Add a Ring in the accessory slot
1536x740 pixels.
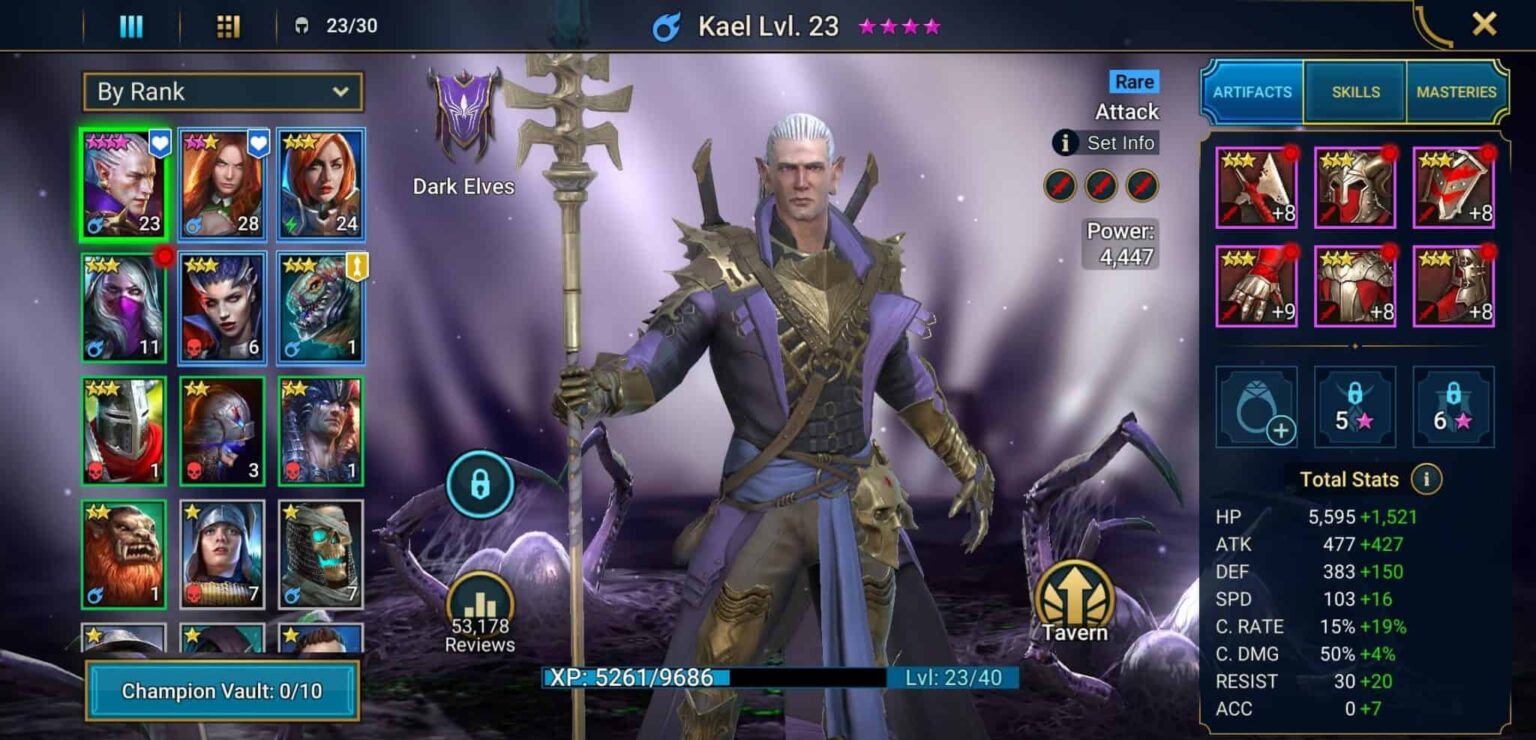coord(1255,408)
